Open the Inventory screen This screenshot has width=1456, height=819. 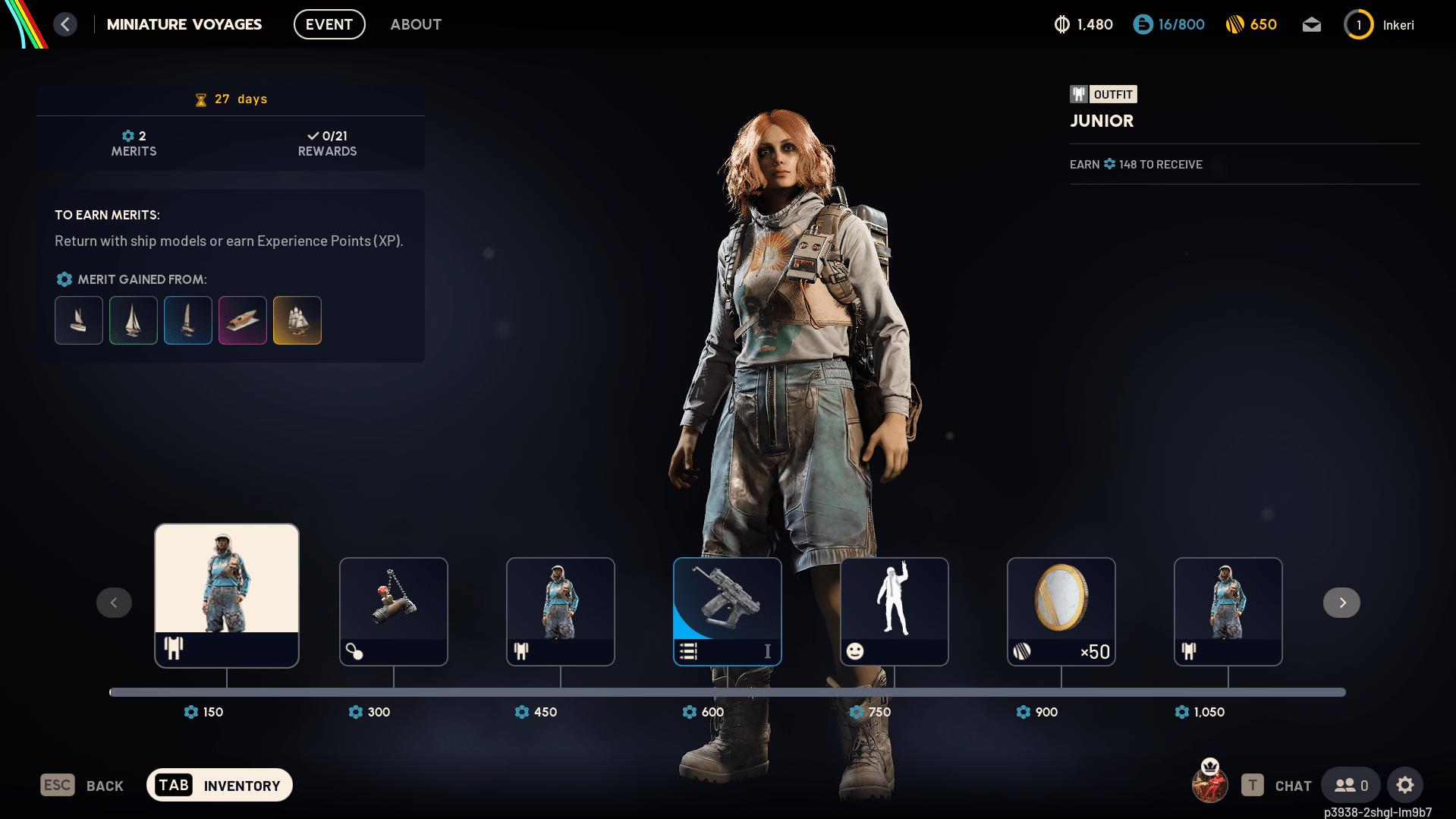[219, 786]
